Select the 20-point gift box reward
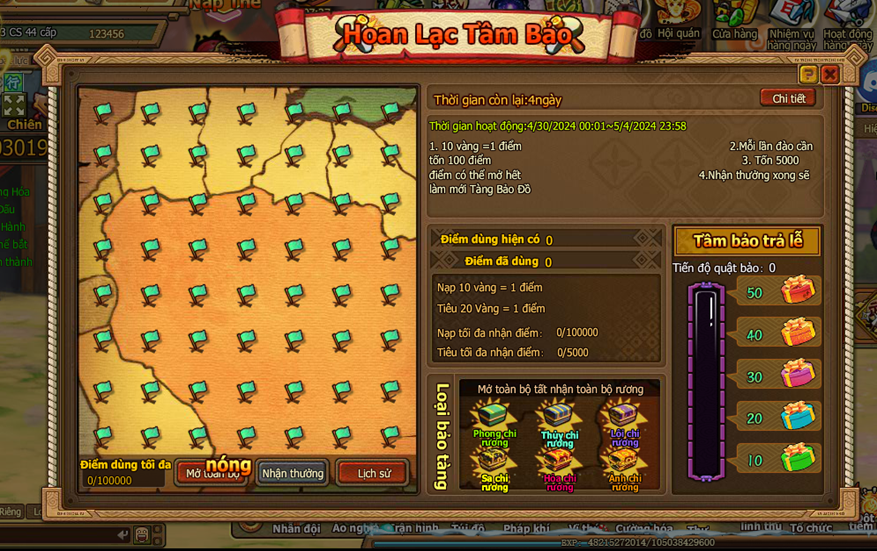Viewport: 877px width, 551px height. click(x=798, y=417)
